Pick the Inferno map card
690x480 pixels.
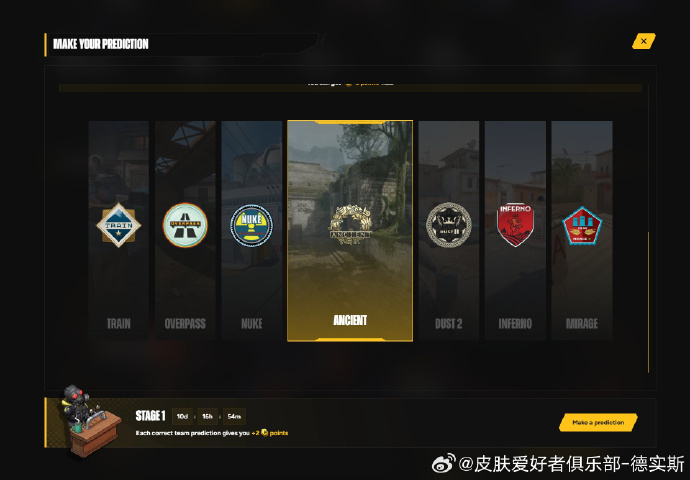tap(515, 230)
